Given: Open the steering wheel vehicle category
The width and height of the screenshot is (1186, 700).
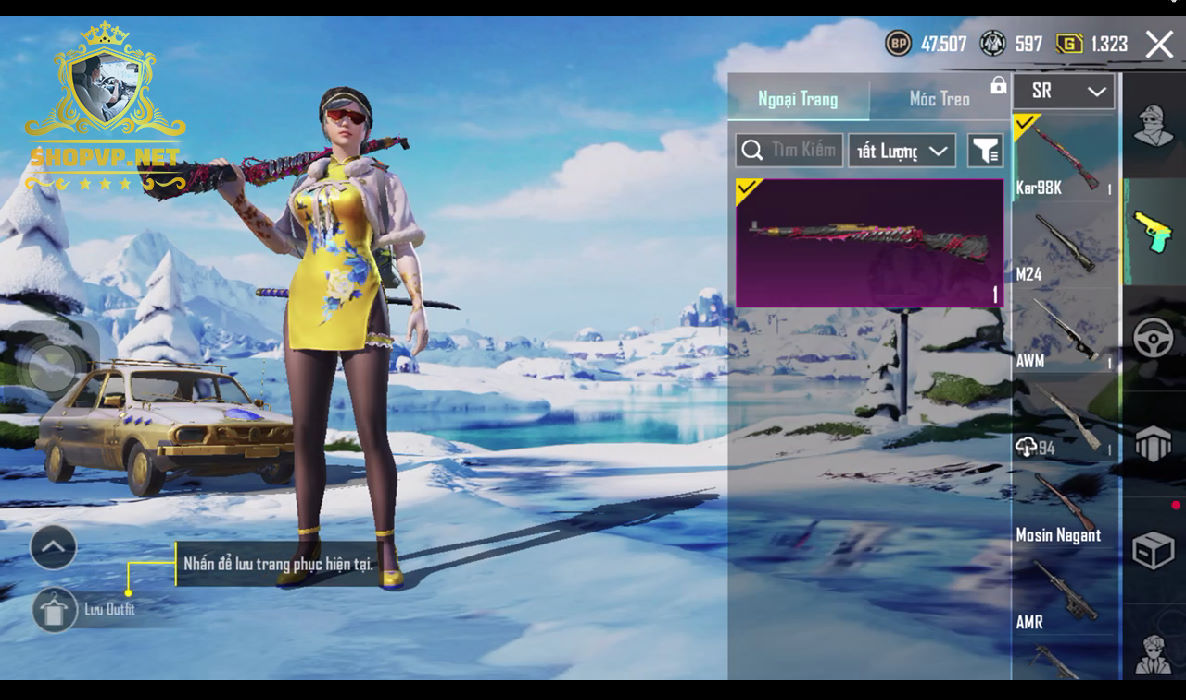Looking at the screenshot, I should point(1153,338).
